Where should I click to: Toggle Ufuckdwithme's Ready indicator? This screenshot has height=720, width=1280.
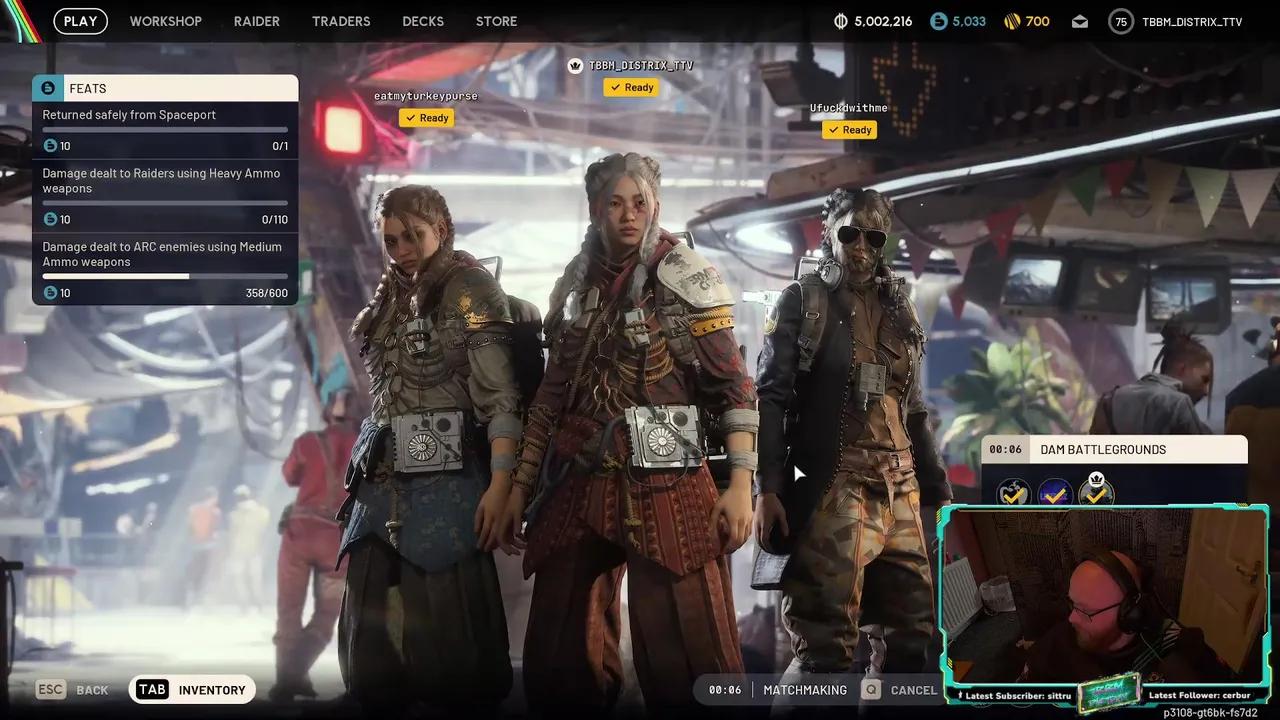[x=849, y=129]
